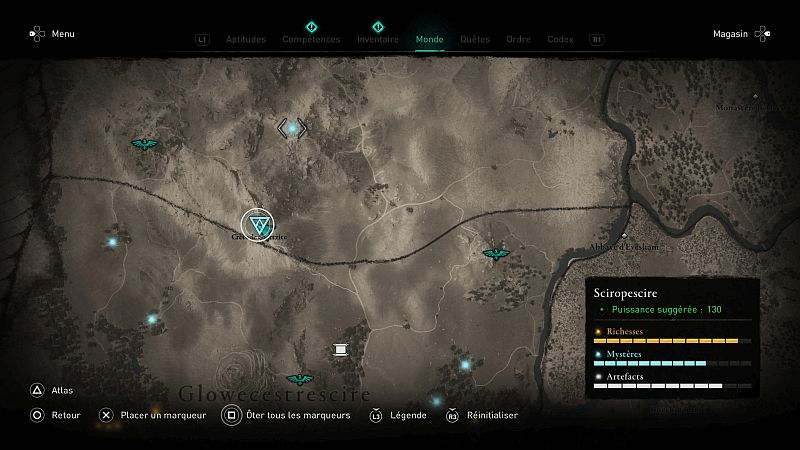Go to the Inventaire tab
The image size is (800, 450).
377,40
